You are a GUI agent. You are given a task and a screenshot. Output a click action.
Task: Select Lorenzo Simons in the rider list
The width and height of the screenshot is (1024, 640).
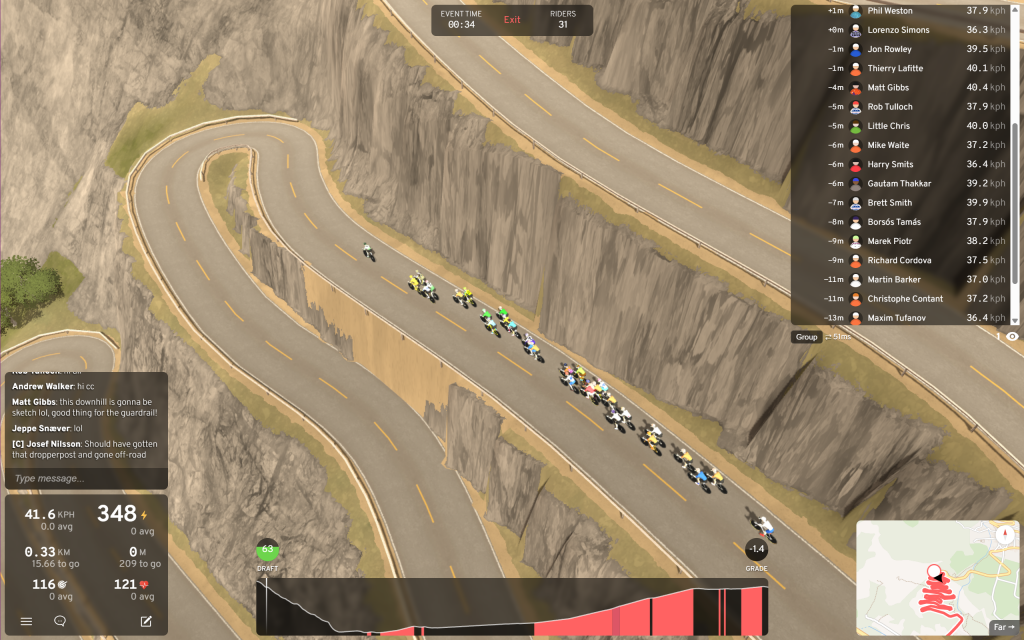[x=898, y=30]
